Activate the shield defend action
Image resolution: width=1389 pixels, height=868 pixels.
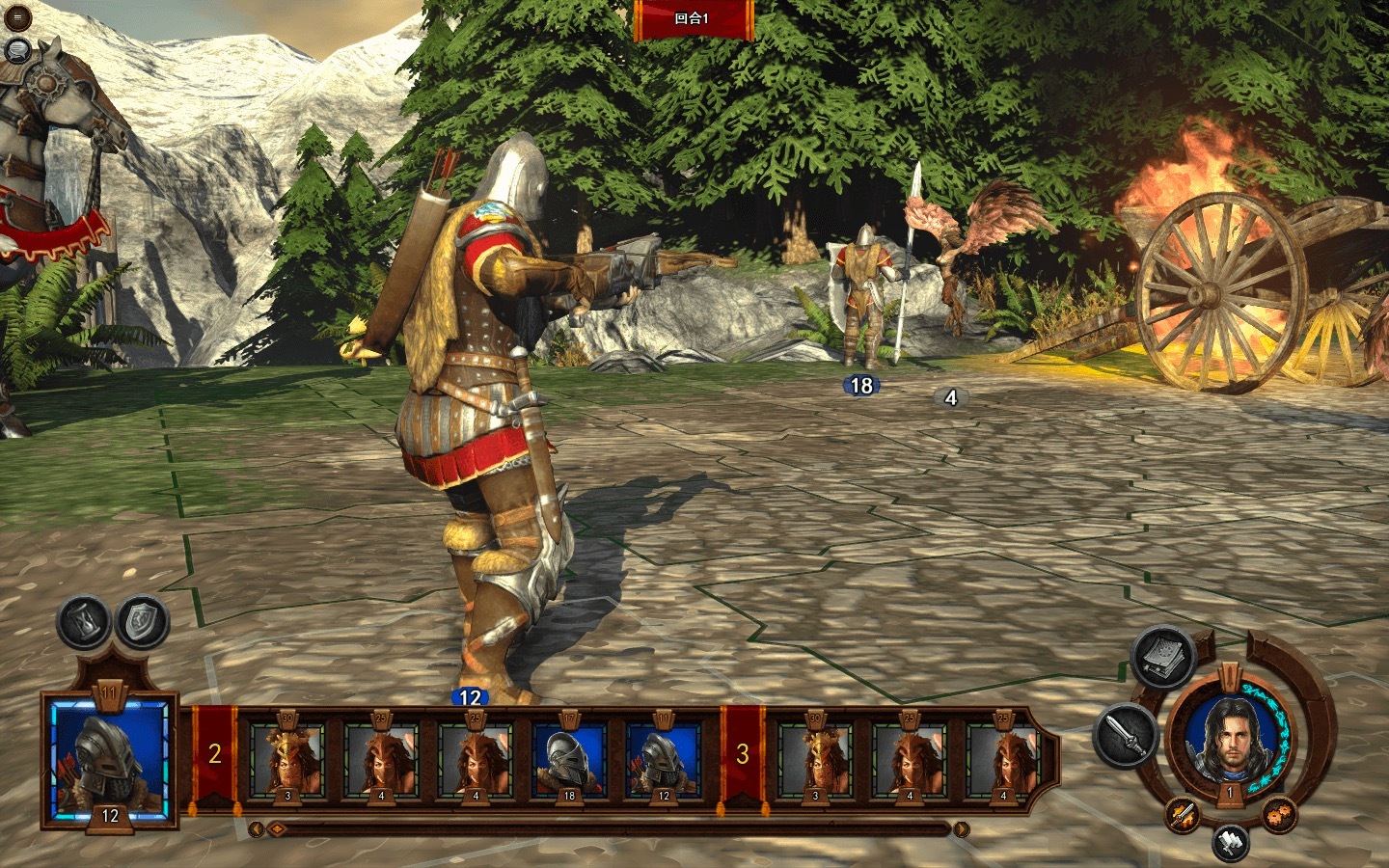[143, 622]
